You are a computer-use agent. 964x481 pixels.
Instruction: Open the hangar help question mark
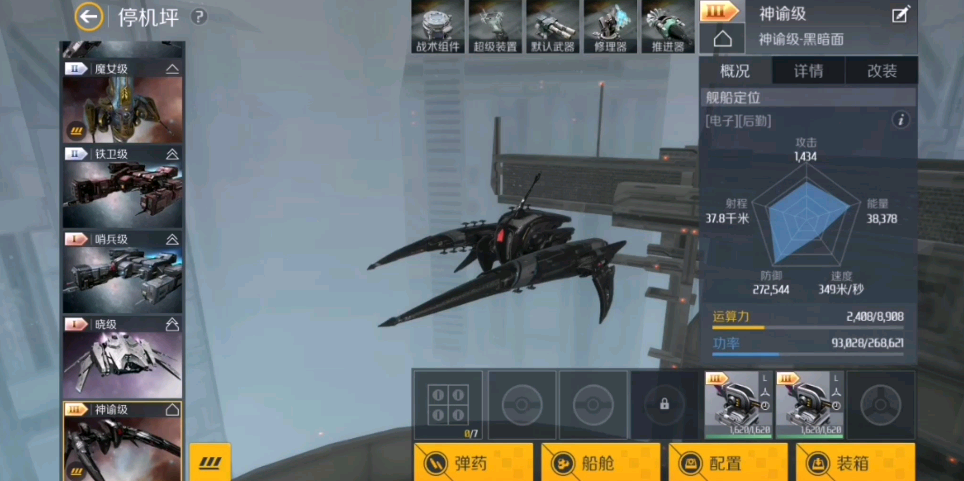(x=199, y=16)
